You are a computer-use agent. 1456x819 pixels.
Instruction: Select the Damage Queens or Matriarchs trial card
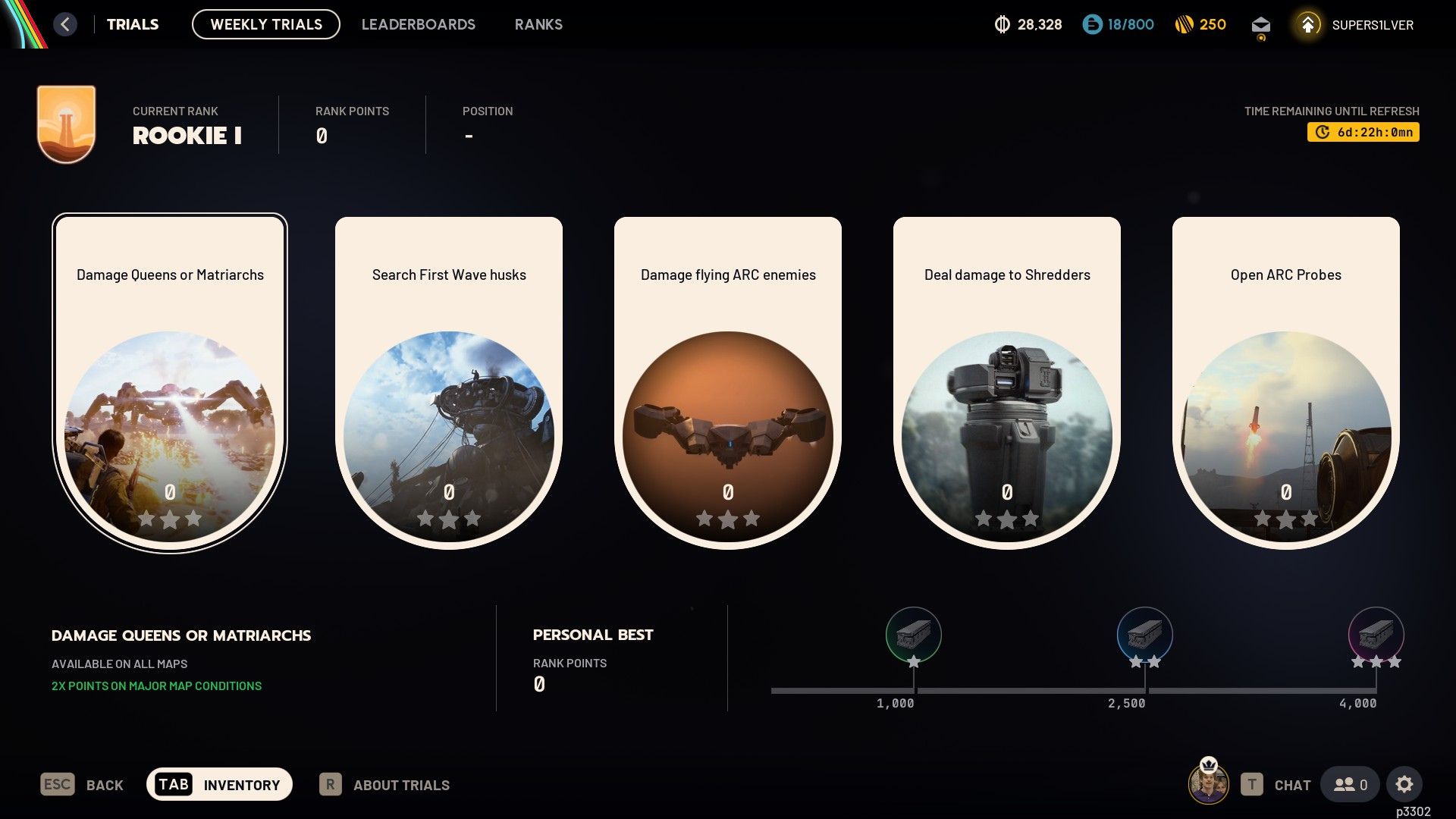point(169,379)
